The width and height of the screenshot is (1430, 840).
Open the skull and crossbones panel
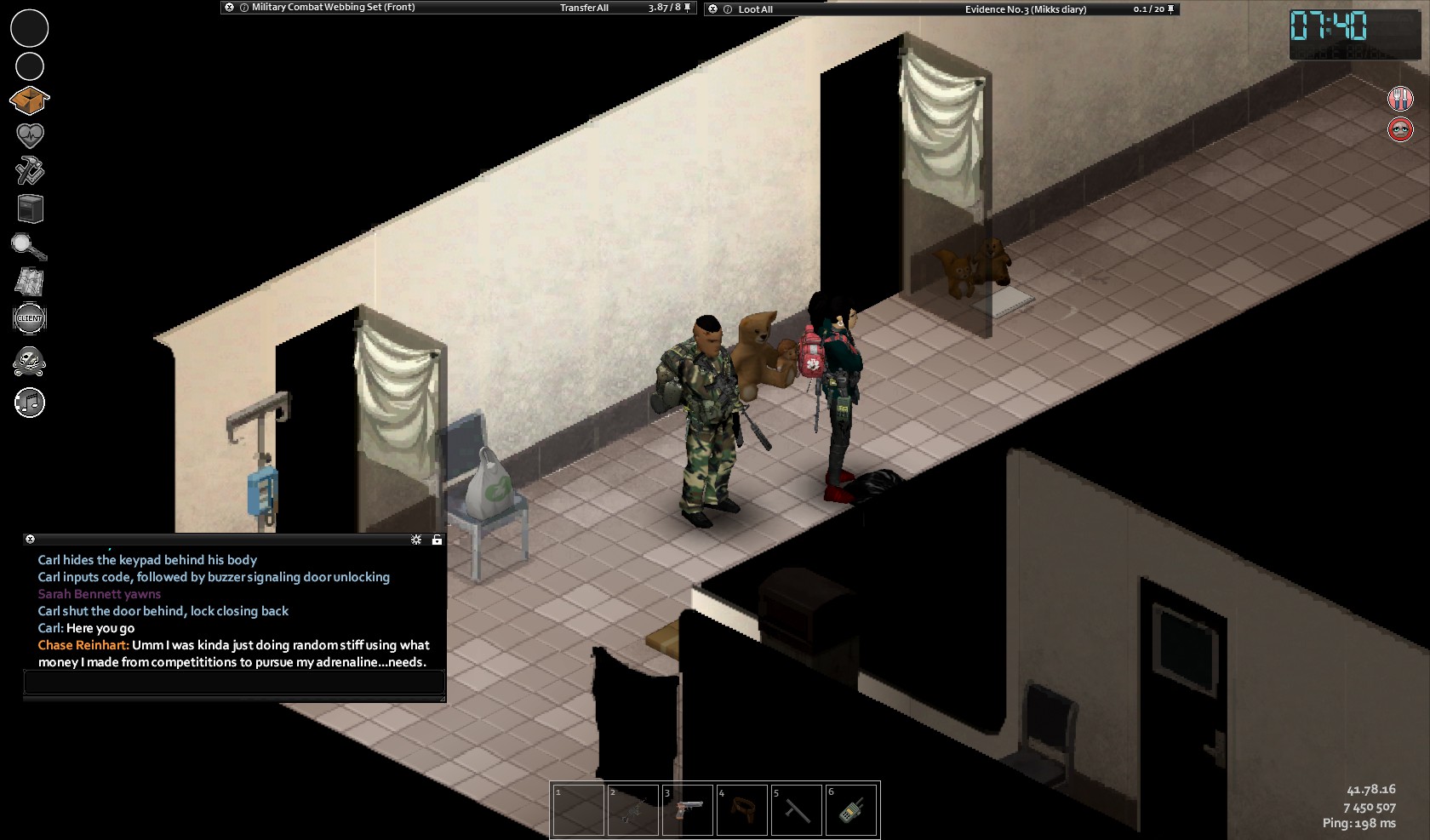30,362
